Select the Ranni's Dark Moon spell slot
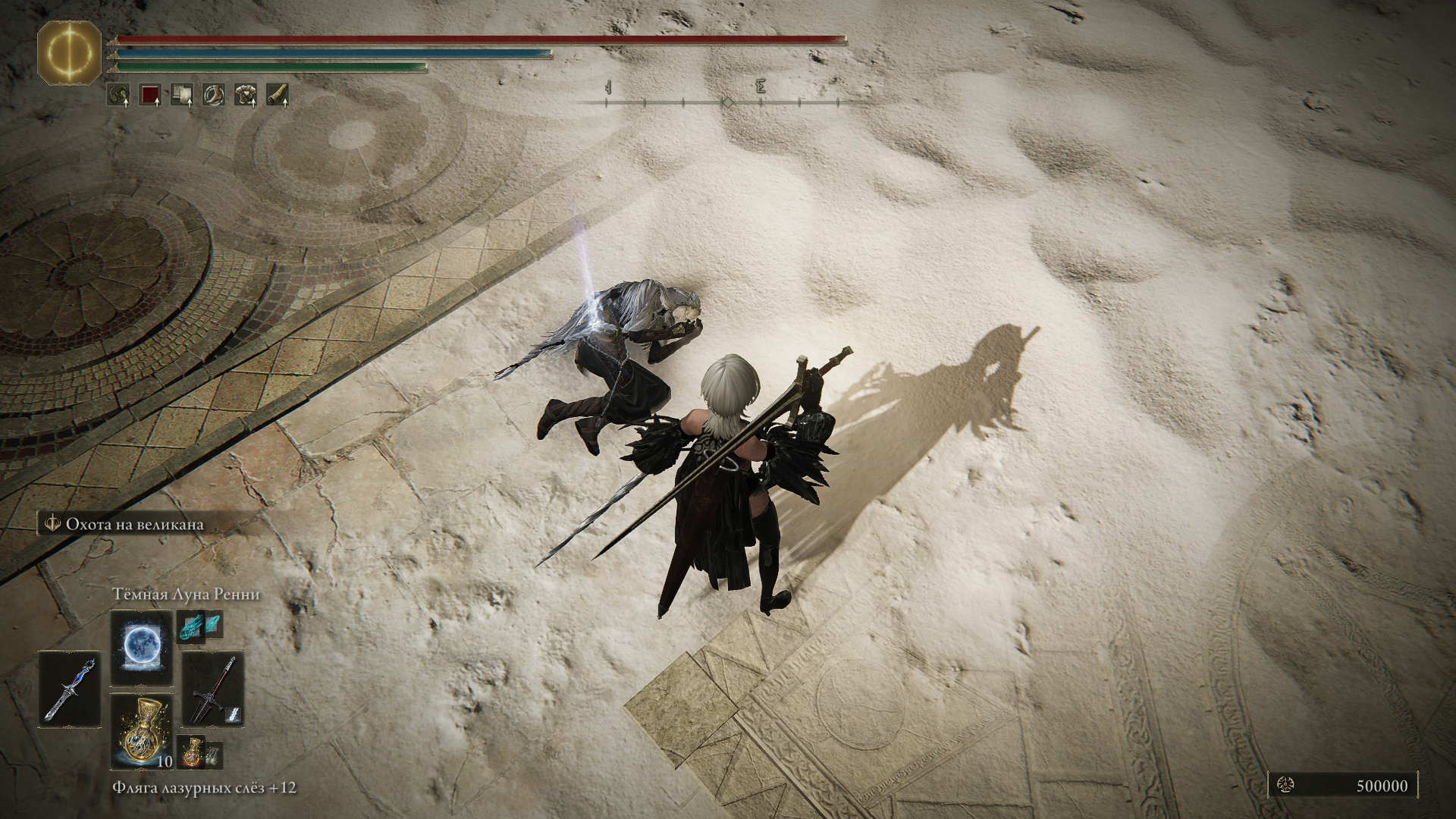The width and height of the screenshot is (1456, 819). [x=141, y=646]
